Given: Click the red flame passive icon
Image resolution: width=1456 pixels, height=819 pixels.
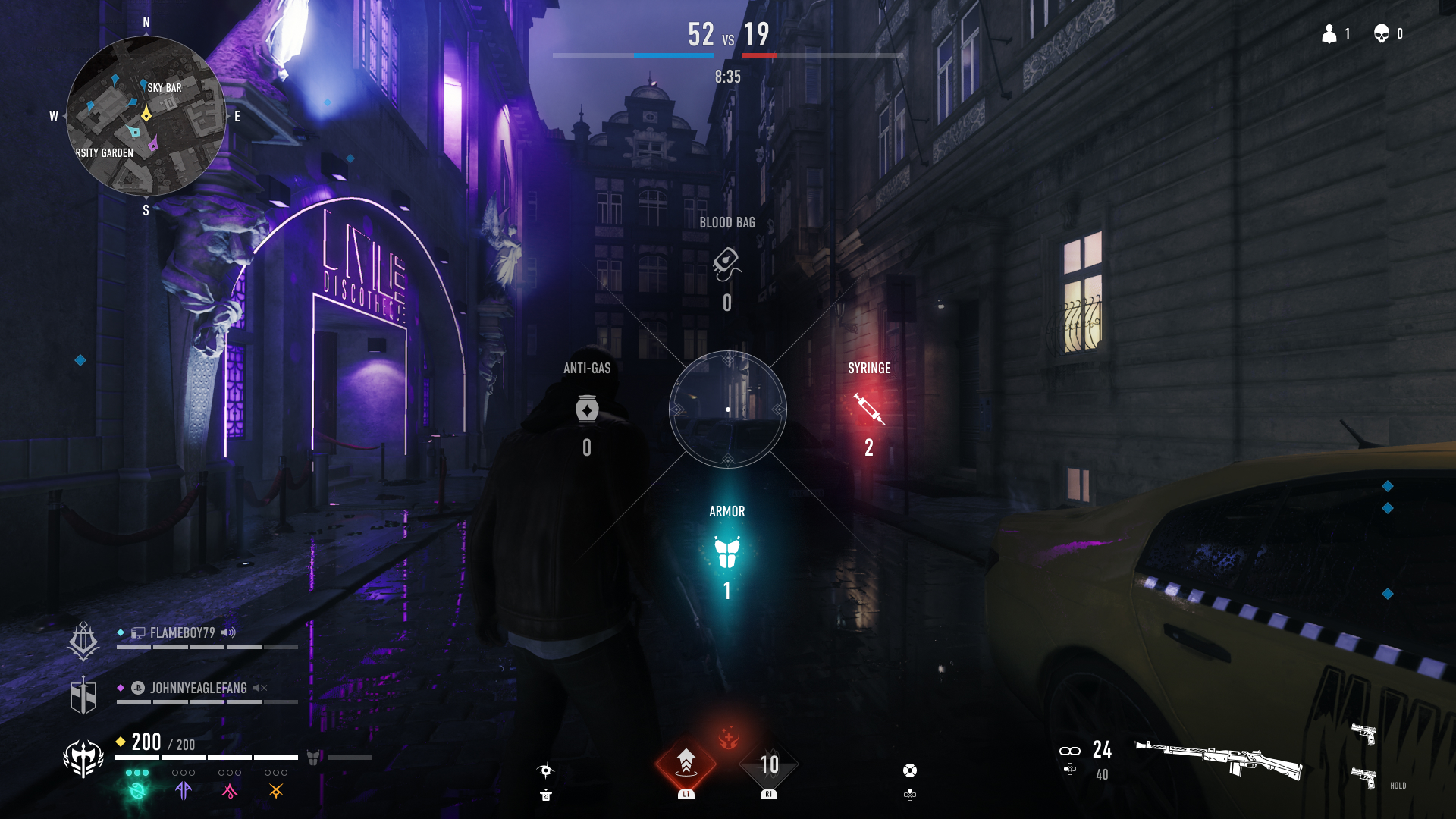Looking at the screenshot, I should coord(728,737).
